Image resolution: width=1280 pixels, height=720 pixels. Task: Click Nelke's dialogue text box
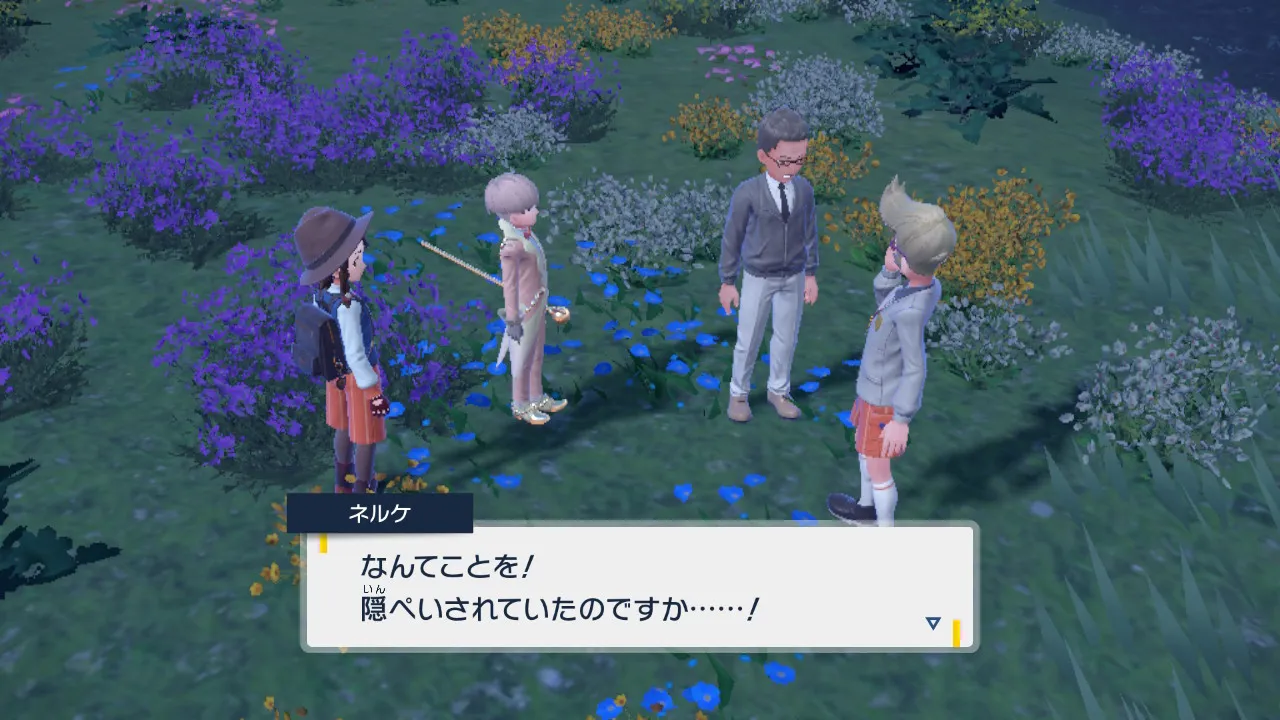point(638,586)
